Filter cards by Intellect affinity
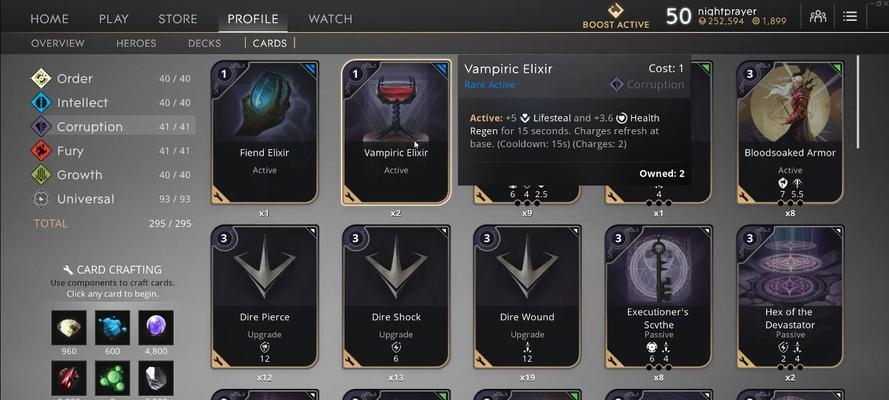 click(82, 103)
